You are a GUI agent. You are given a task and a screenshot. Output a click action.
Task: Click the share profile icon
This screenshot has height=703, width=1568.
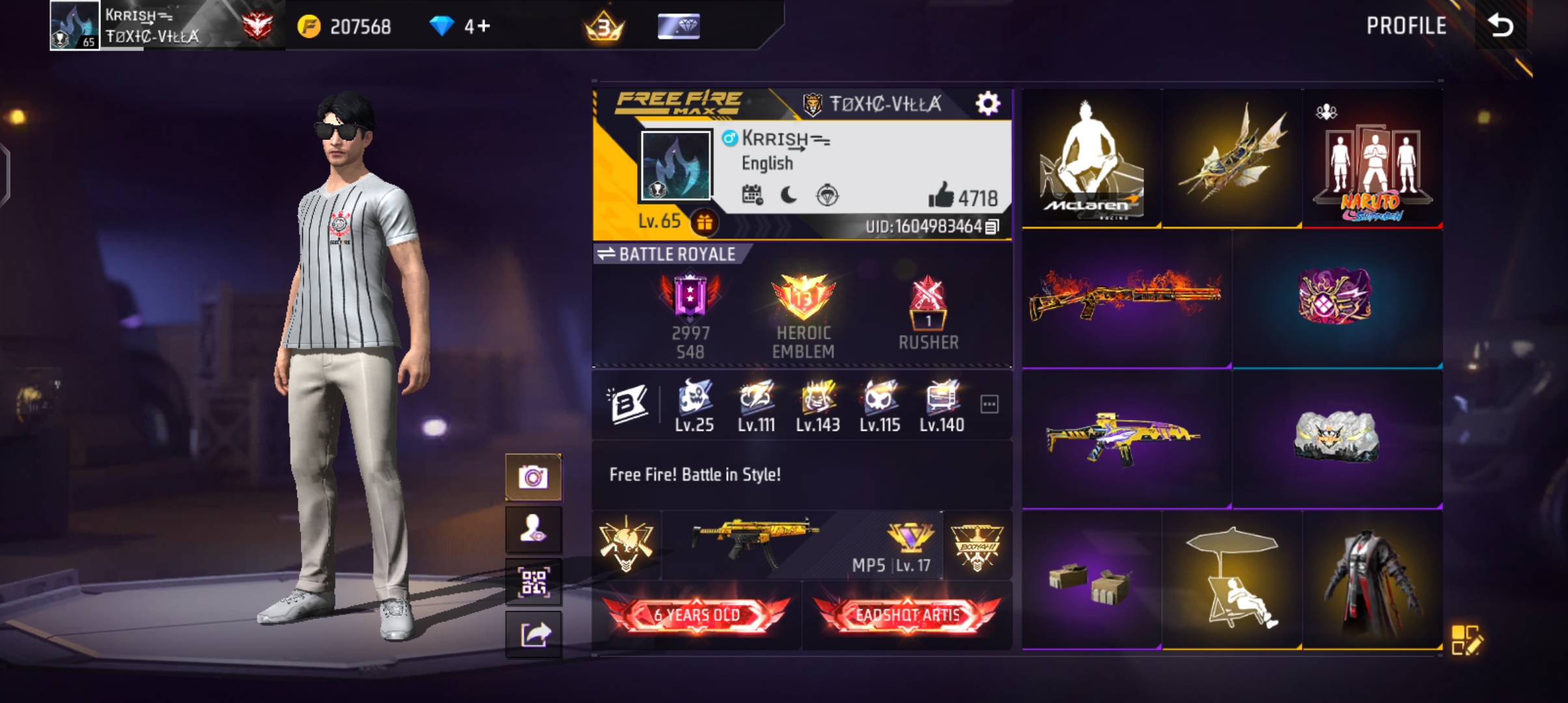click(534, 633)
